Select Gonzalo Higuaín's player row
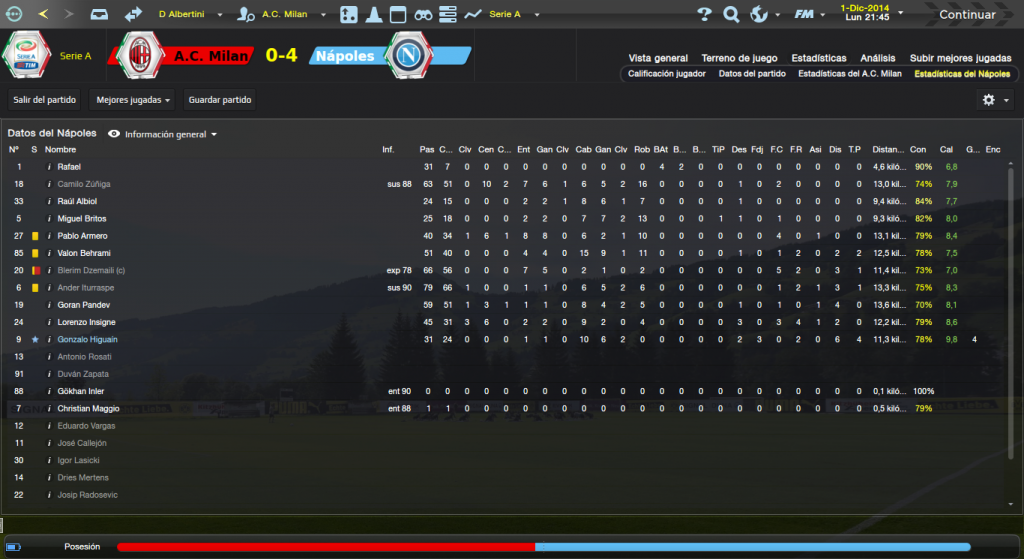The height and width of the screenshot is (559, 1024). (88, 340)
